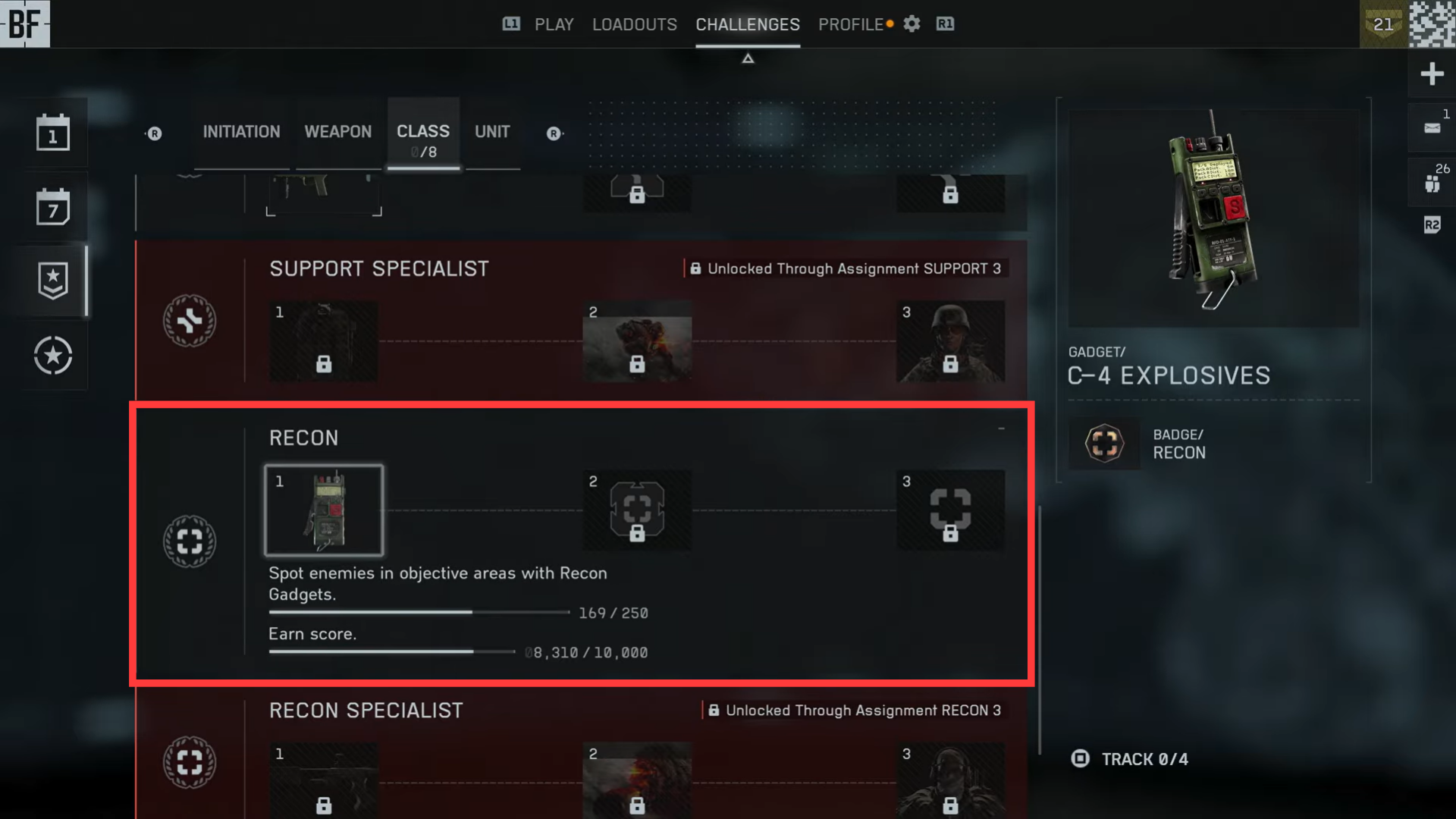Switch to the UNIT challenges tab

pyautogui.click(x=492, y=132)
